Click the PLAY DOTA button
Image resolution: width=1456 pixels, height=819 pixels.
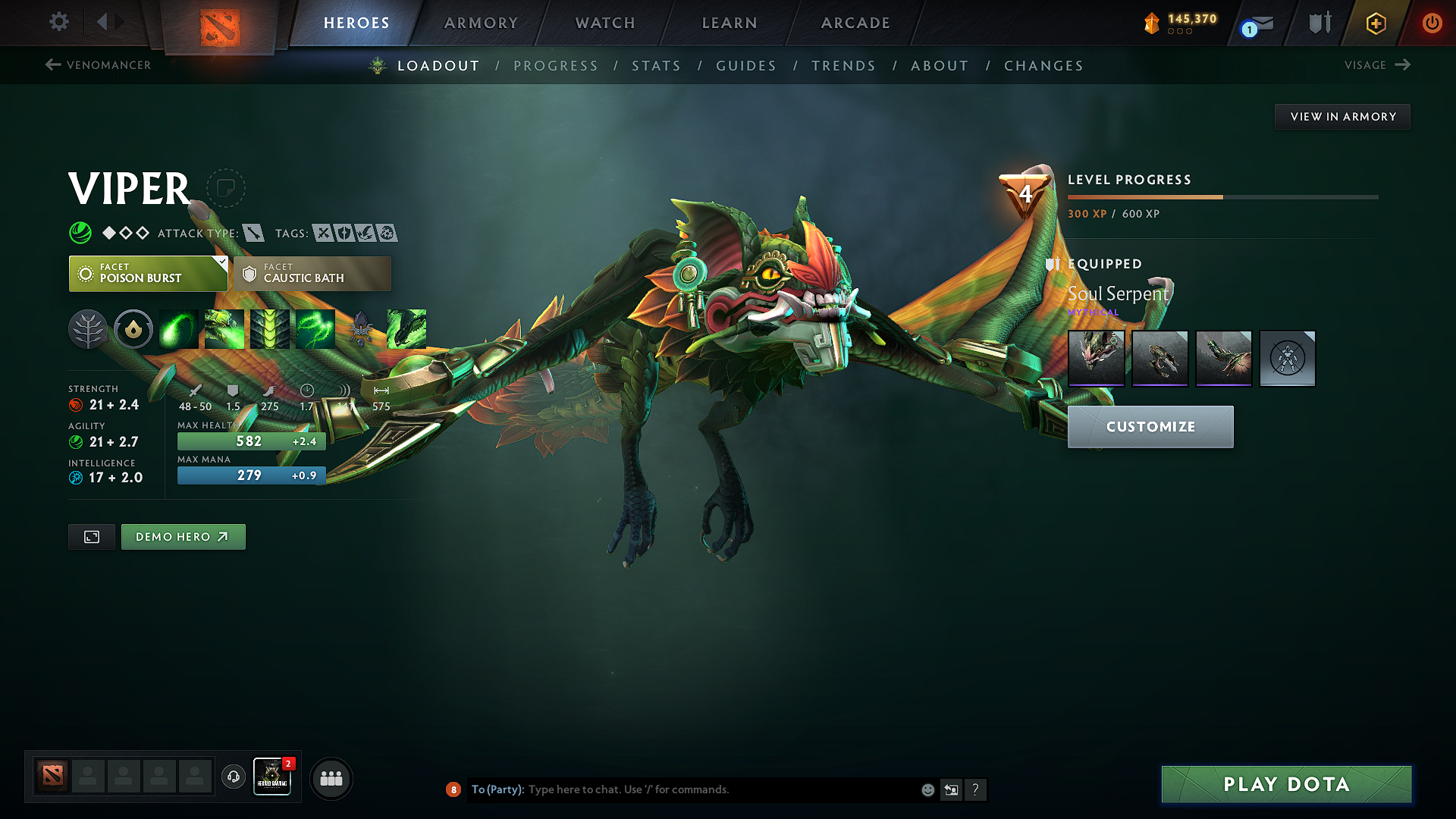tap(1285, 784)
